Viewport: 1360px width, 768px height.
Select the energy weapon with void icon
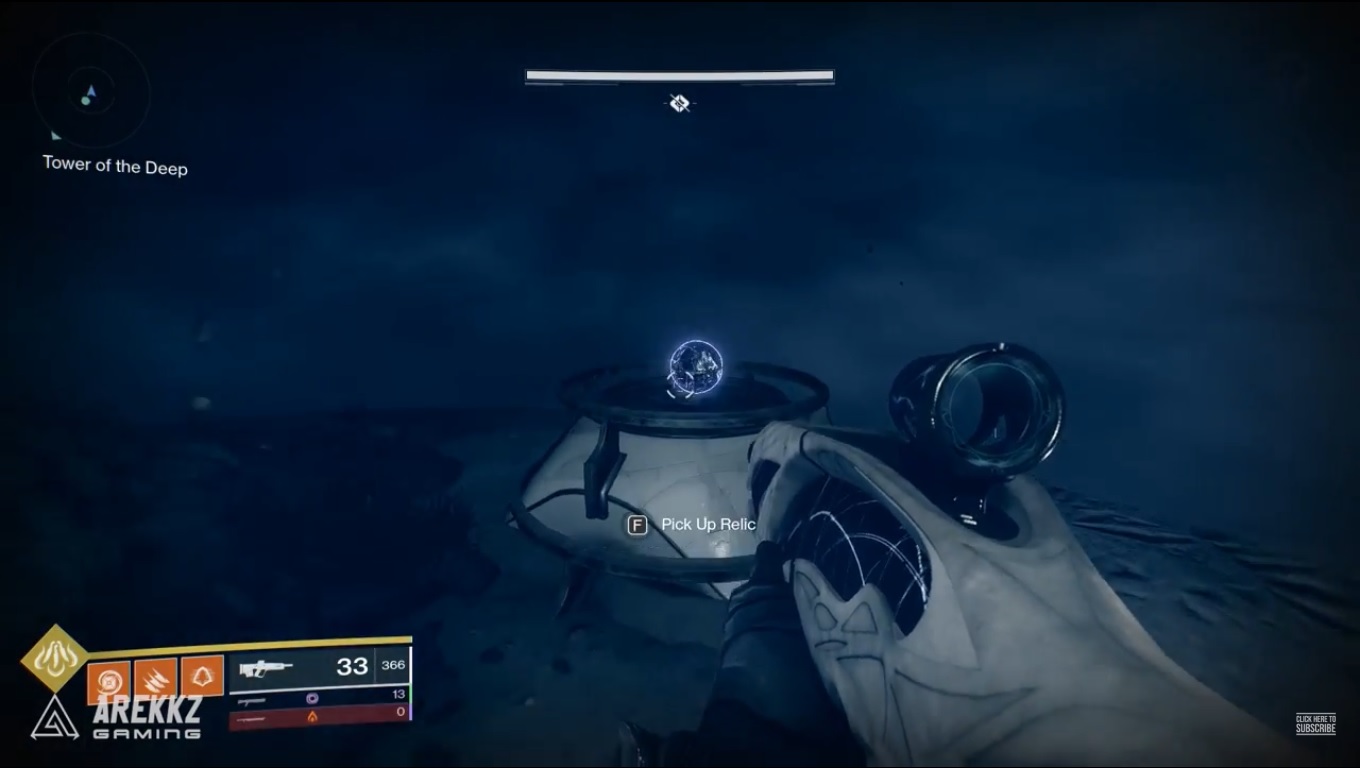(311, 698)
